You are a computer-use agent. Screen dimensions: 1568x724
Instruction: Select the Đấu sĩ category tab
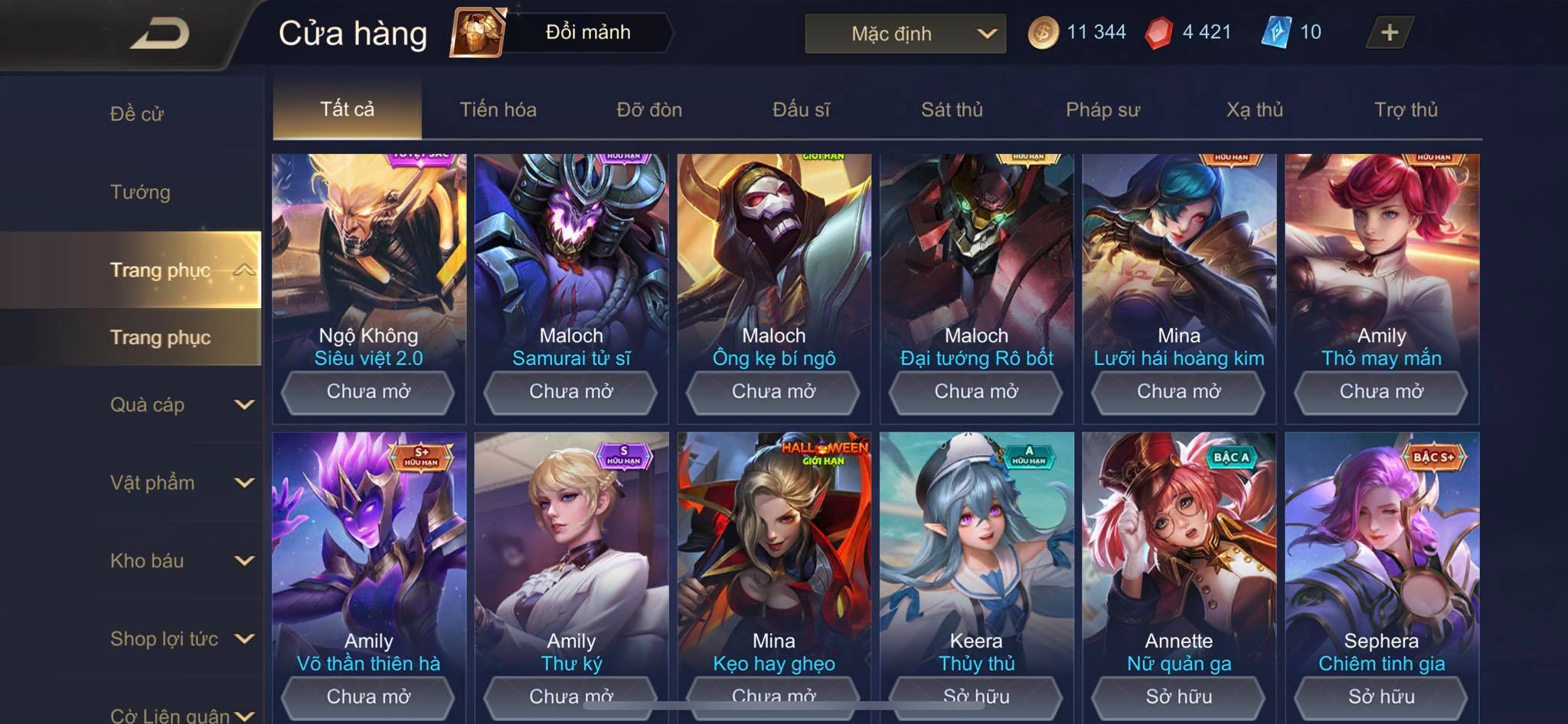[801, 109]
